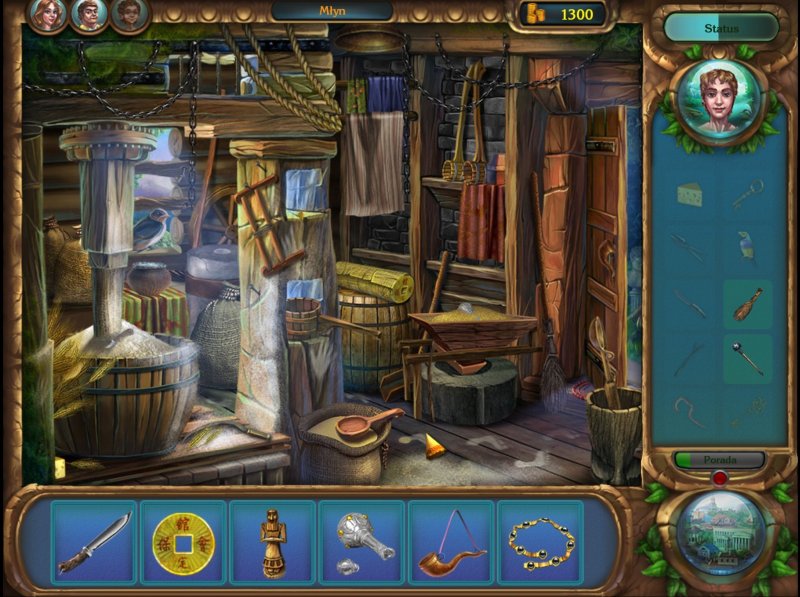Viewport: 800px width, 597px height.
Task: Pick the bird in the item list
Action: point(747,246)
